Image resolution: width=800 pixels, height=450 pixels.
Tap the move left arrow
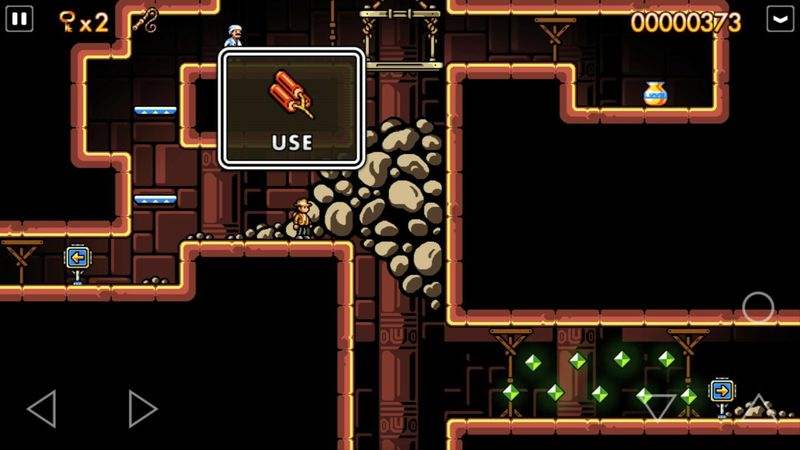tap(41, 408)
